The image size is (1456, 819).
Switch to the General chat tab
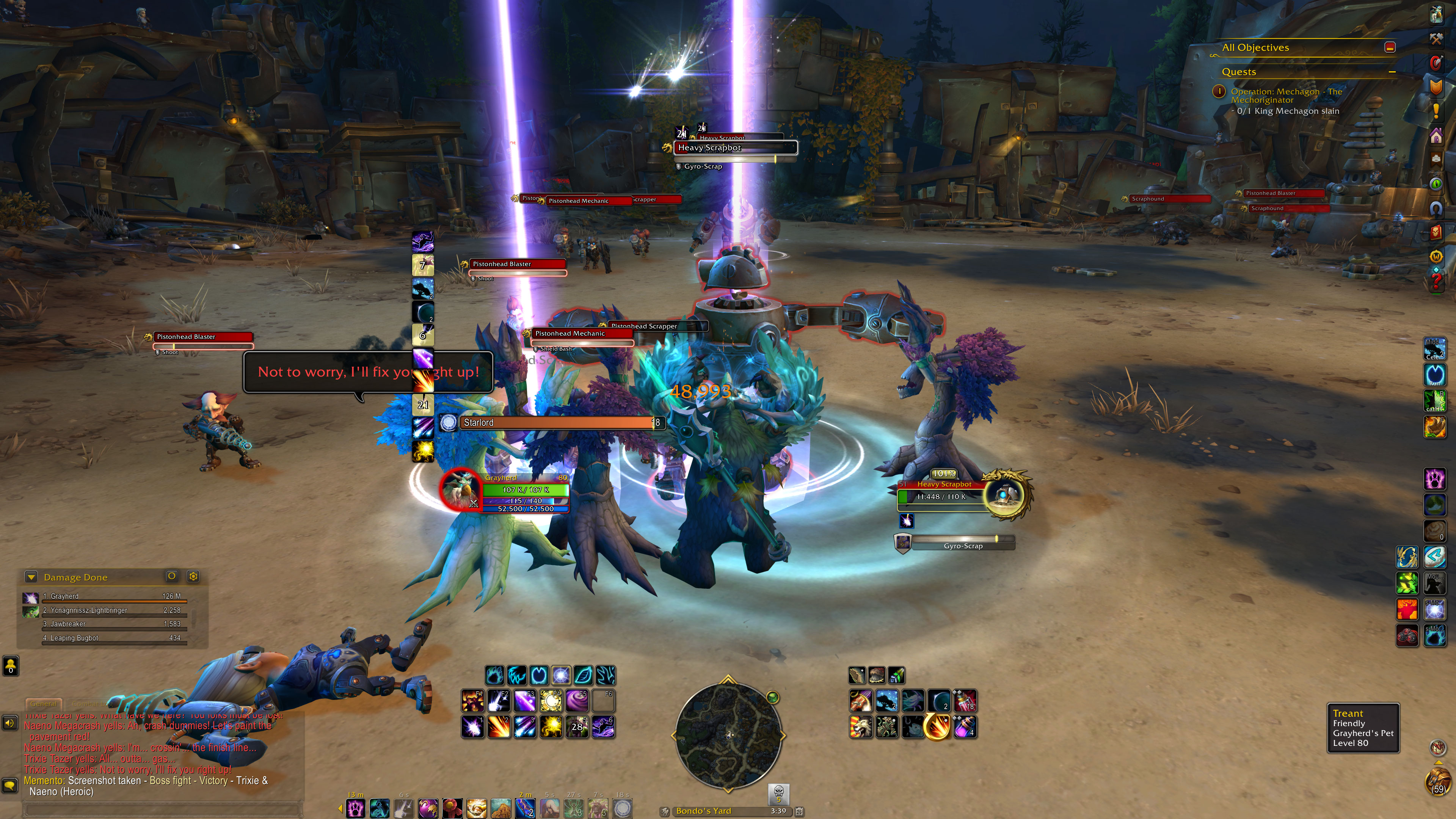click(44, 704)
